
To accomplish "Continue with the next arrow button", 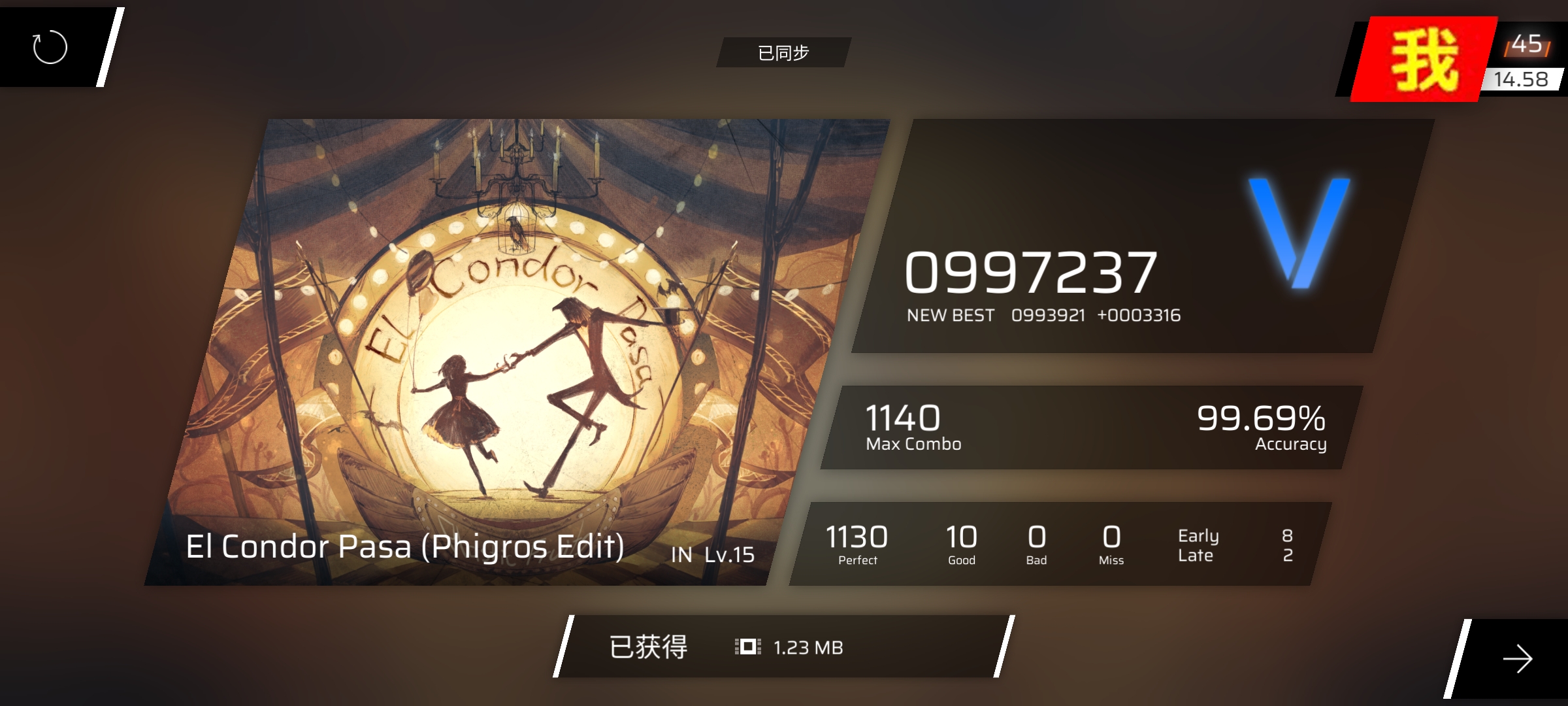I will [1517, 658].
